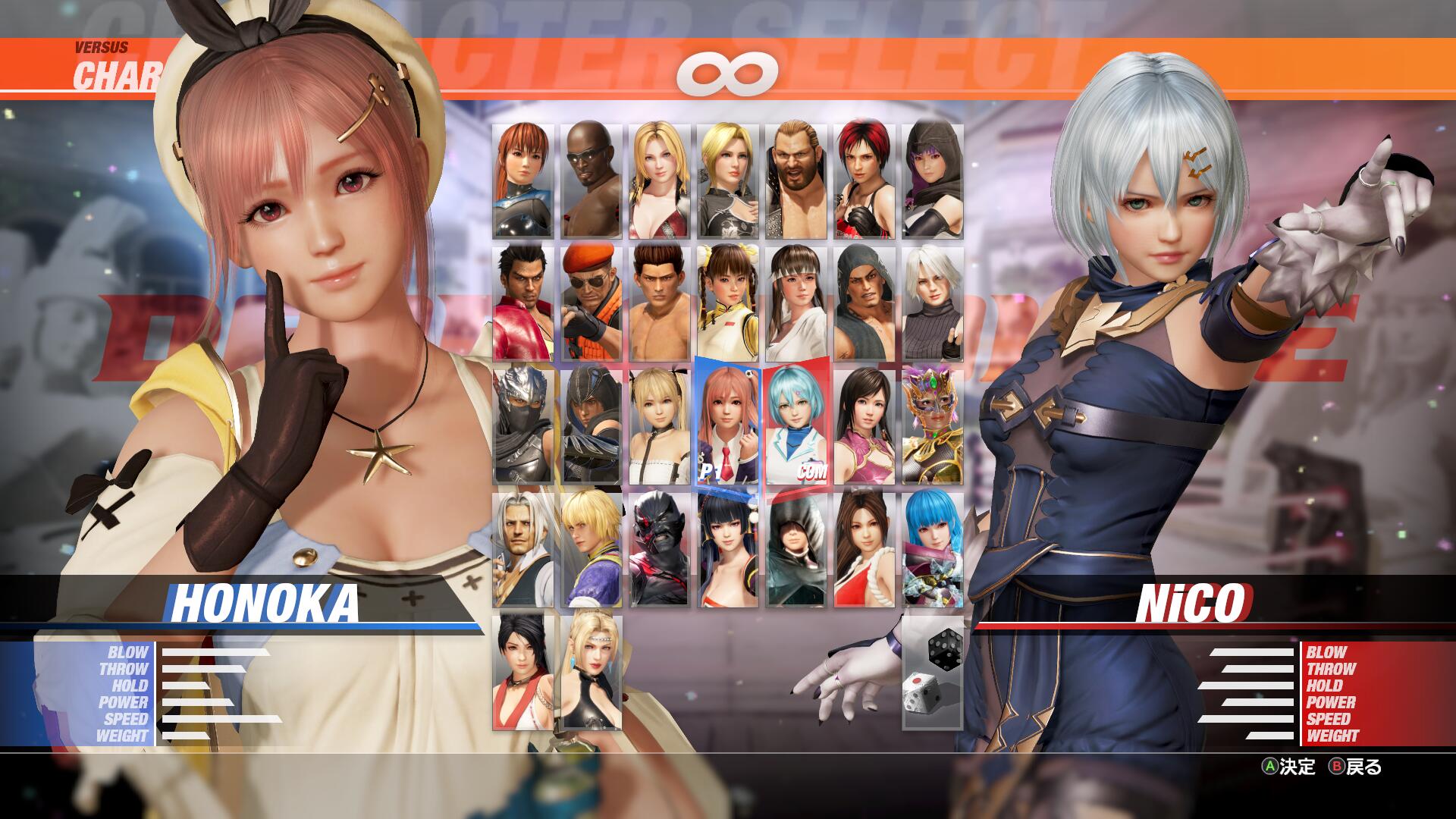Pick the grey-haired old man portrait

(523, 549)
